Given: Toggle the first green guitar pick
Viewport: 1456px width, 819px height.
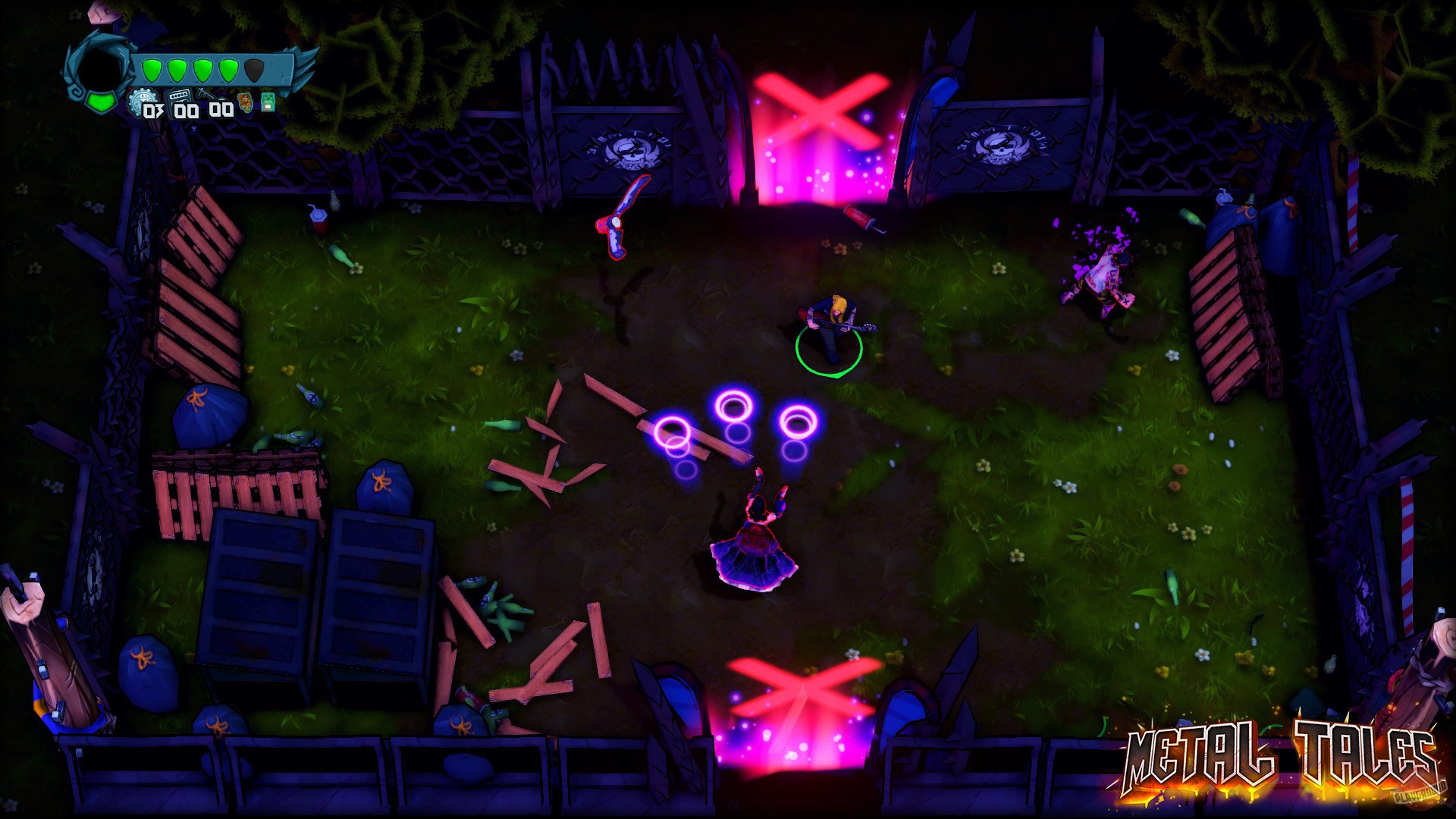Looking at the screenshot, I should pos(152,70).
